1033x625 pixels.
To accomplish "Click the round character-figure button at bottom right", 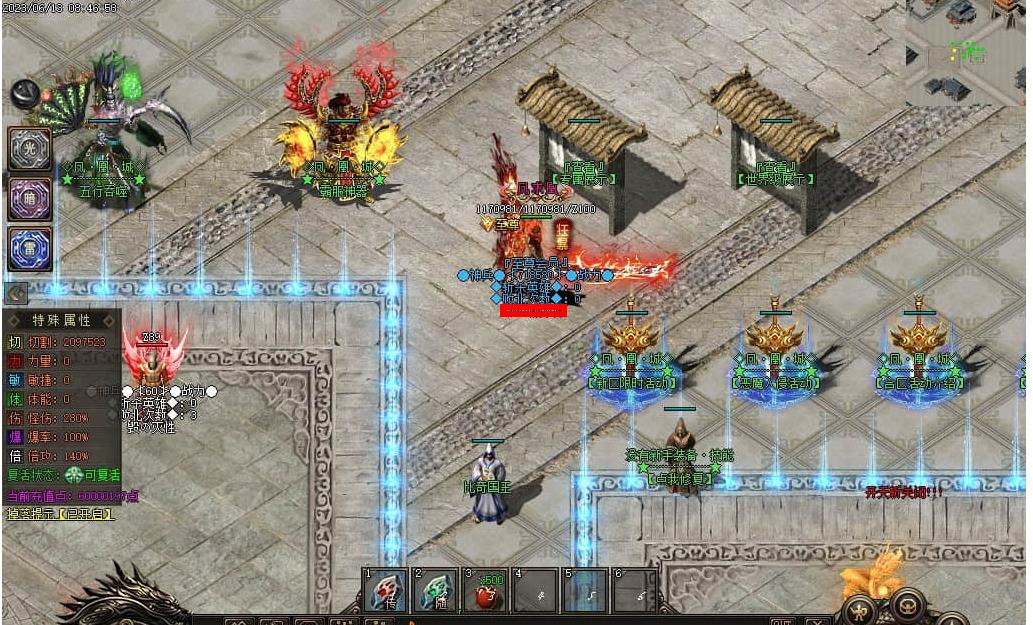I will (x=859, y=609).
